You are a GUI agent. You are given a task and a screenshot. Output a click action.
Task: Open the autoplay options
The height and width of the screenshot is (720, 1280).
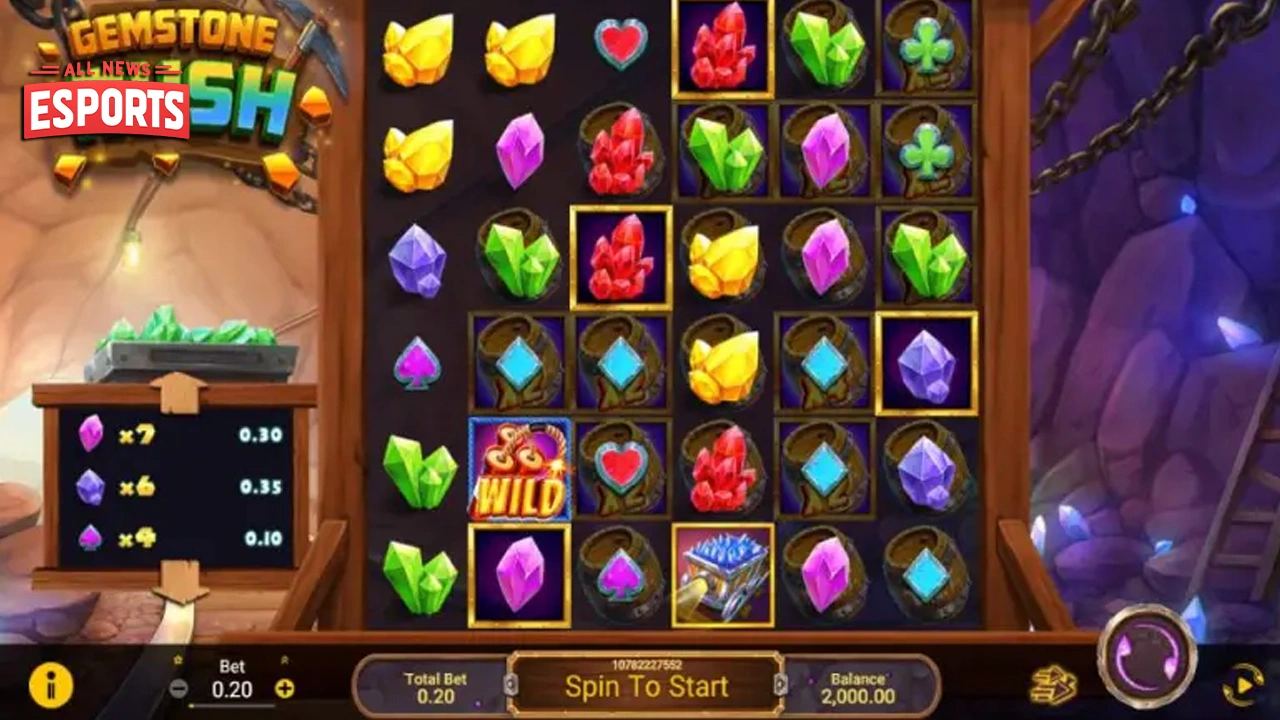[1243, 687]
